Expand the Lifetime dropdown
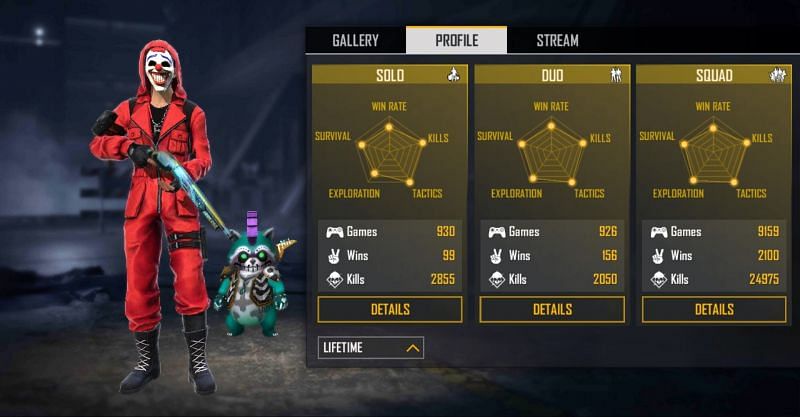 [371, 348]
